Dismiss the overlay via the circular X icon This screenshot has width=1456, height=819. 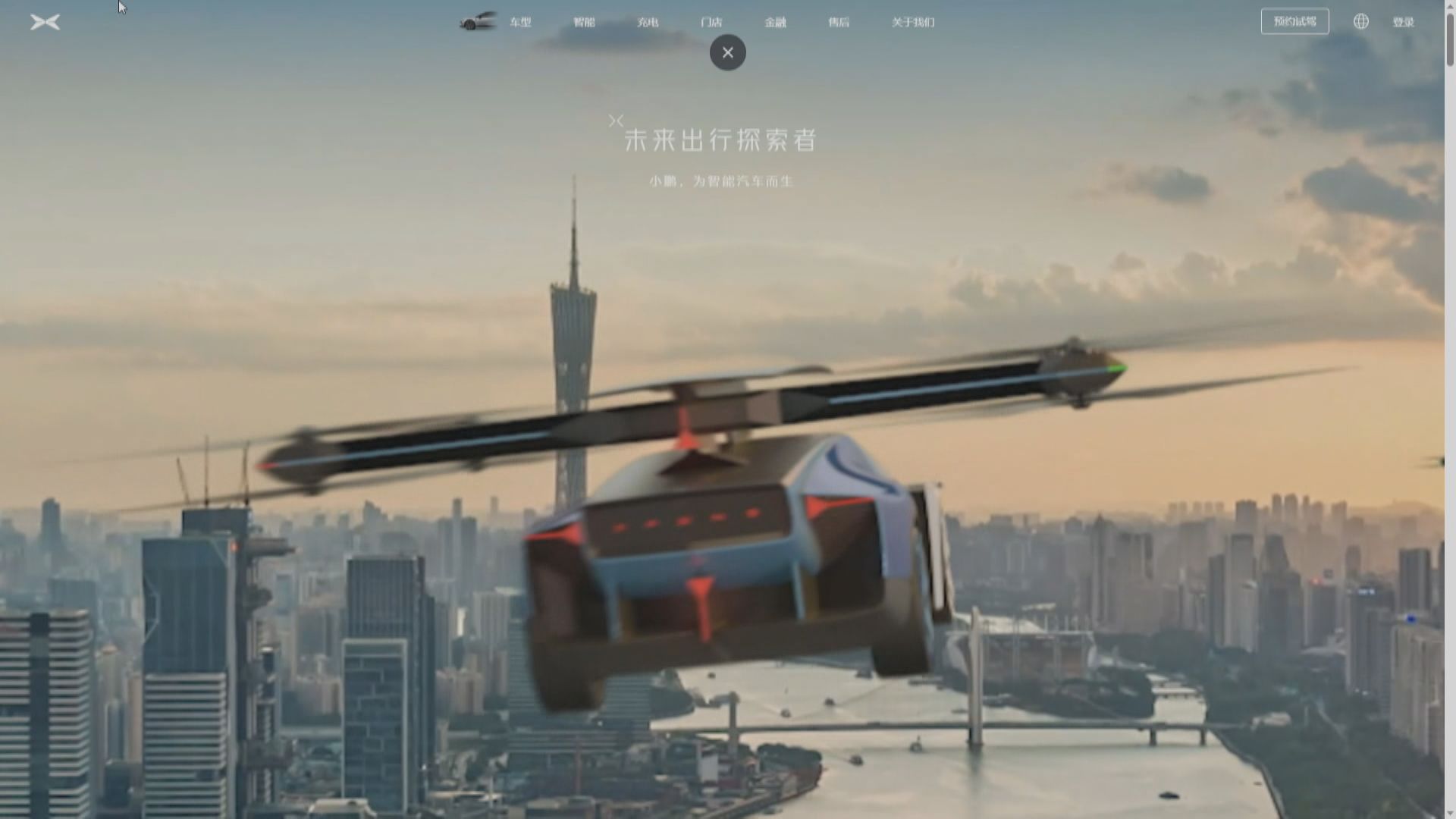point(727,52)
